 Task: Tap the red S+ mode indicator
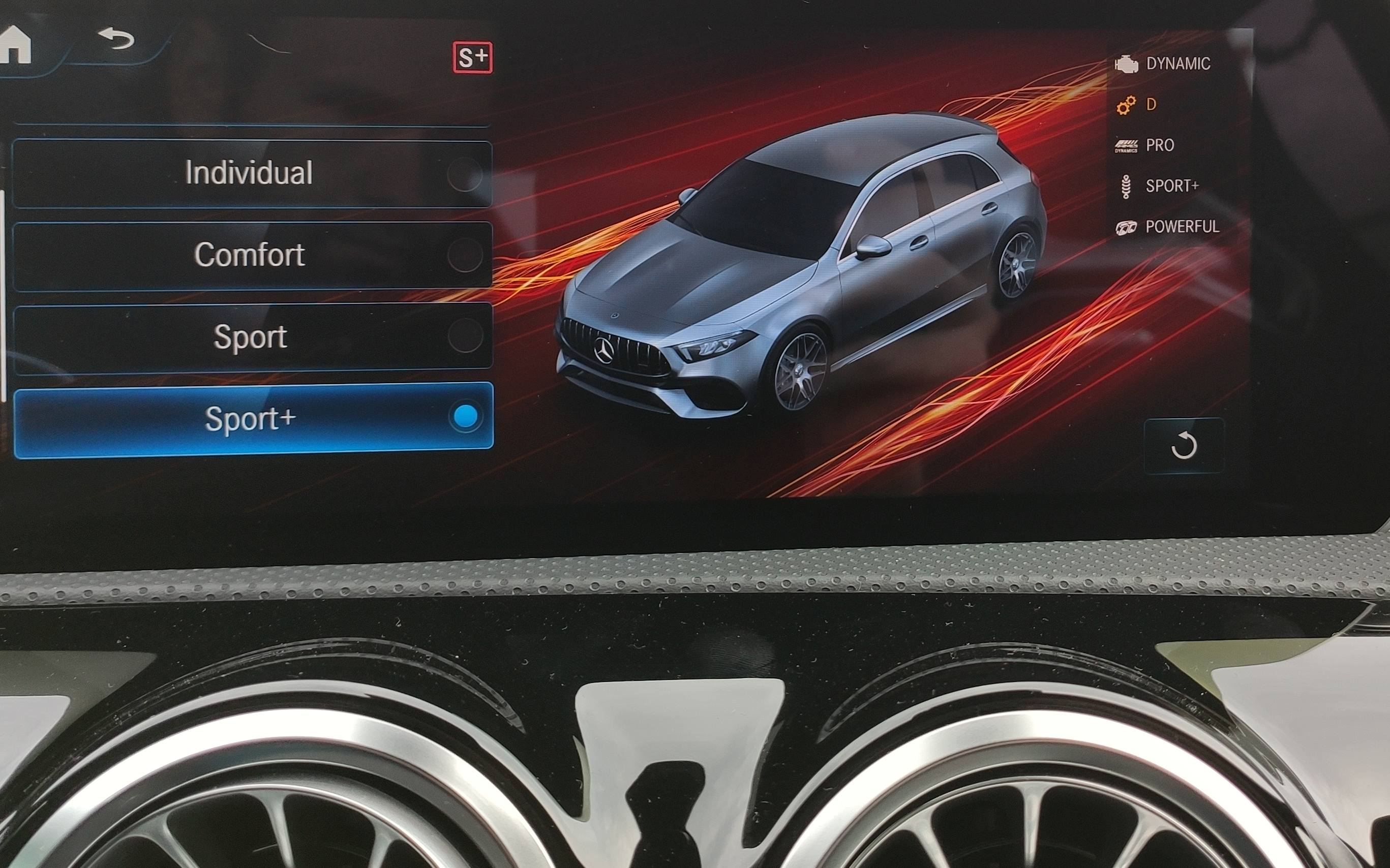click(472, 57)
